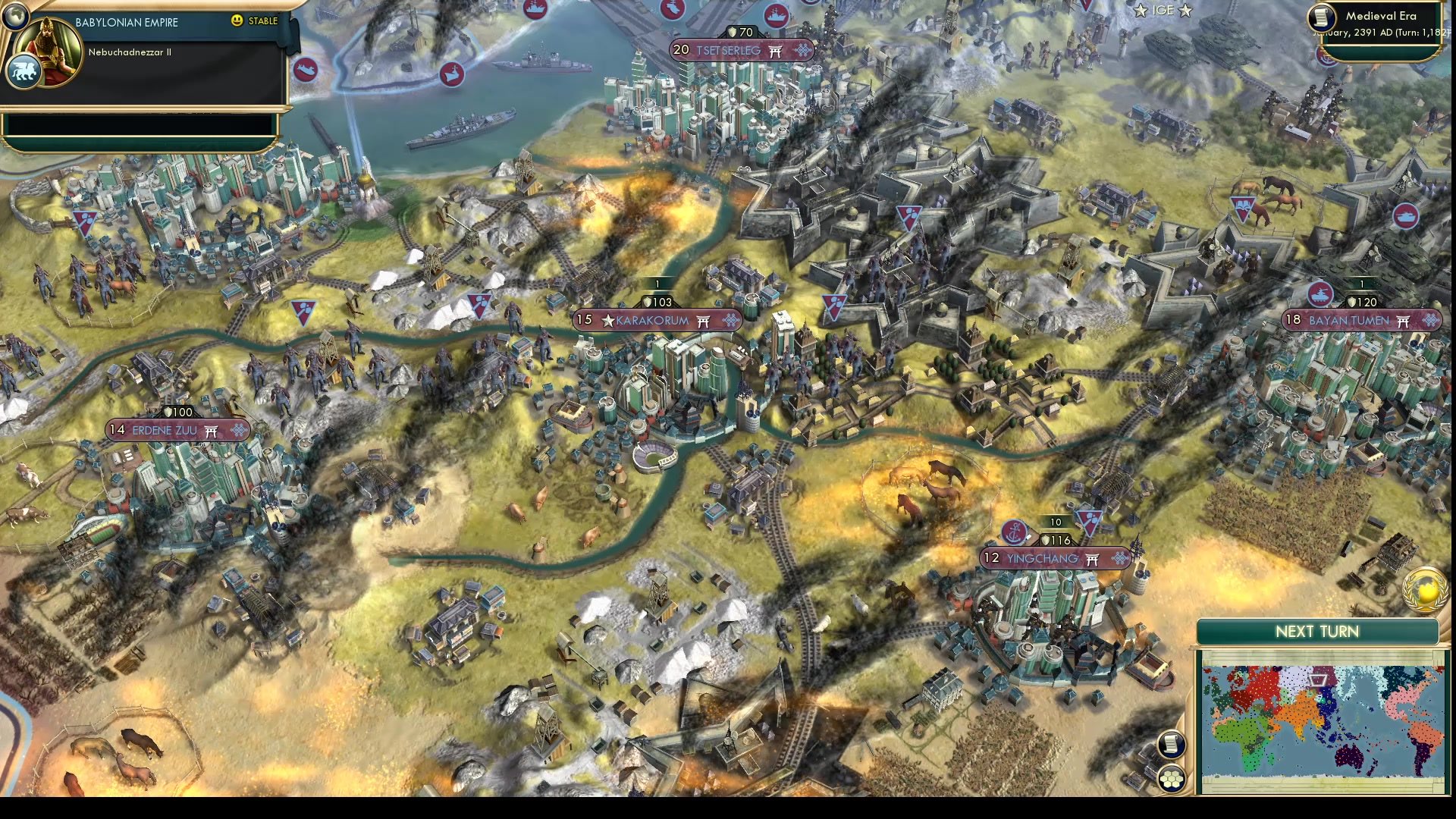1456x819 pixels.
Task: Select Nebuchadnezzar II leader portrait
Action: click(52, 49)
